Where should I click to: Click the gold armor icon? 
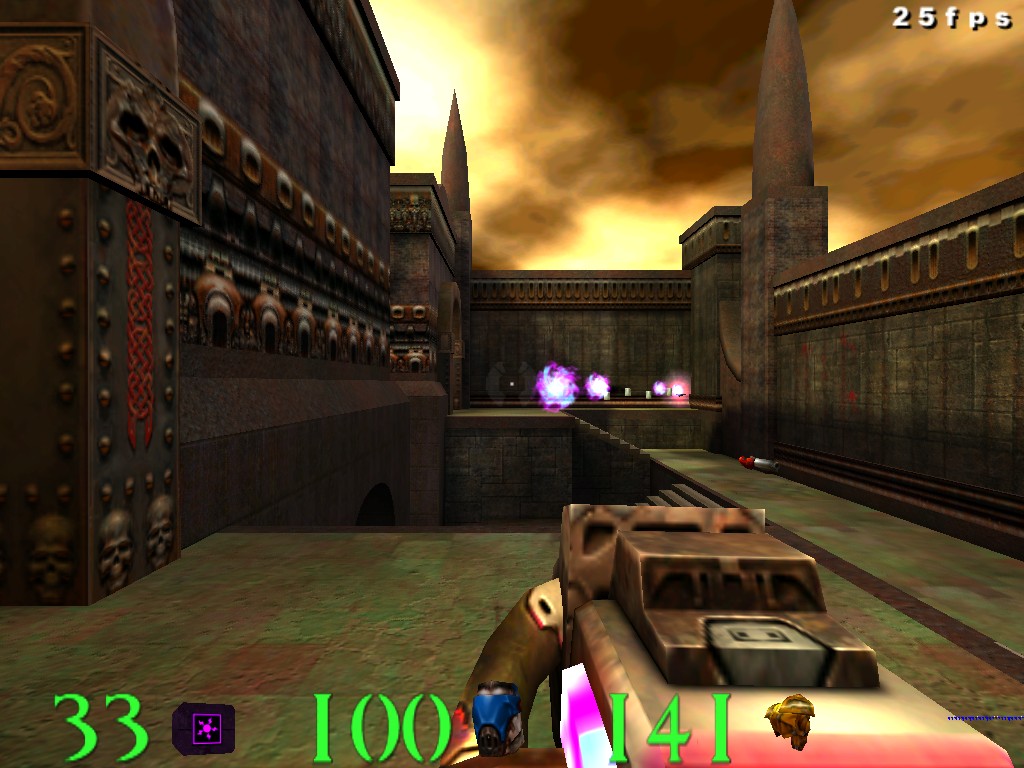coord(790,720)
